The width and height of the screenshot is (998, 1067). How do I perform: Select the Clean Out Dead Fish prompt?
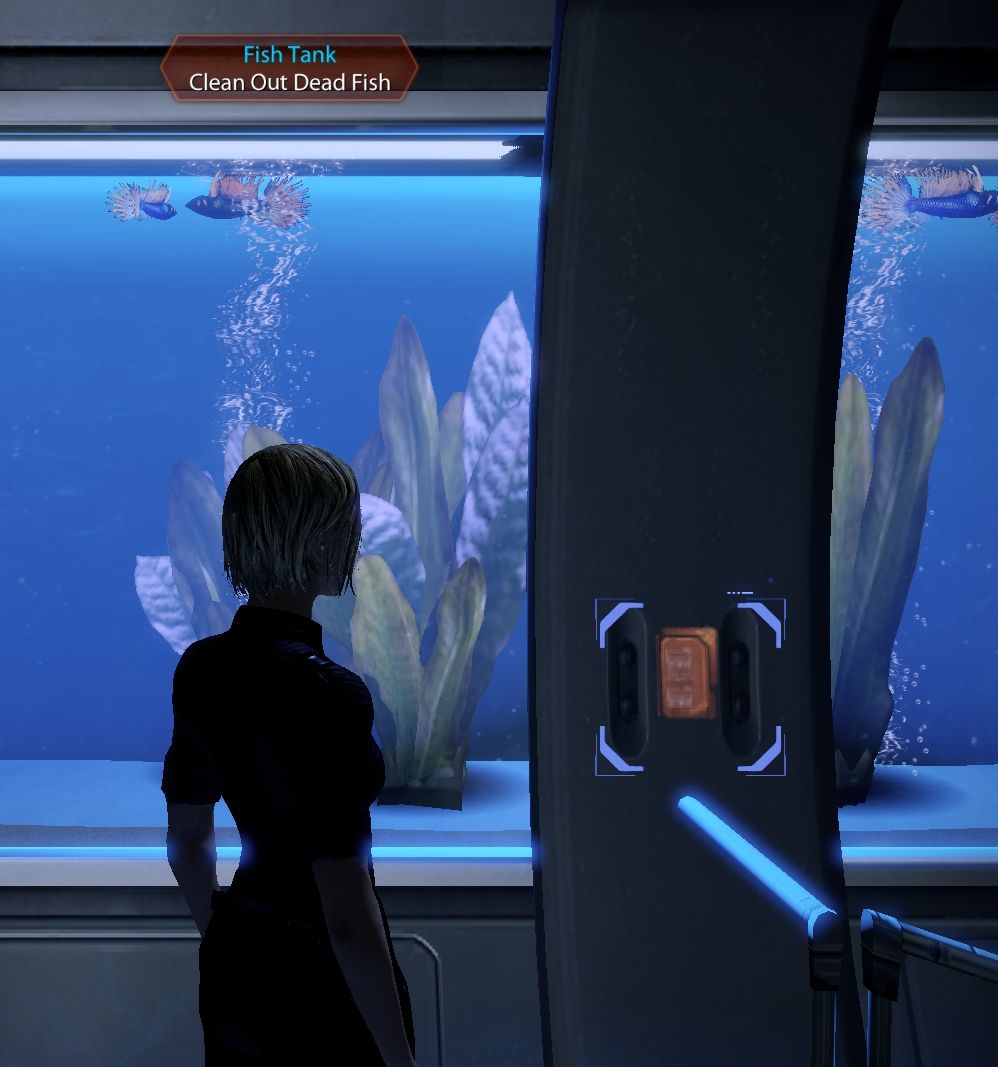289,82
